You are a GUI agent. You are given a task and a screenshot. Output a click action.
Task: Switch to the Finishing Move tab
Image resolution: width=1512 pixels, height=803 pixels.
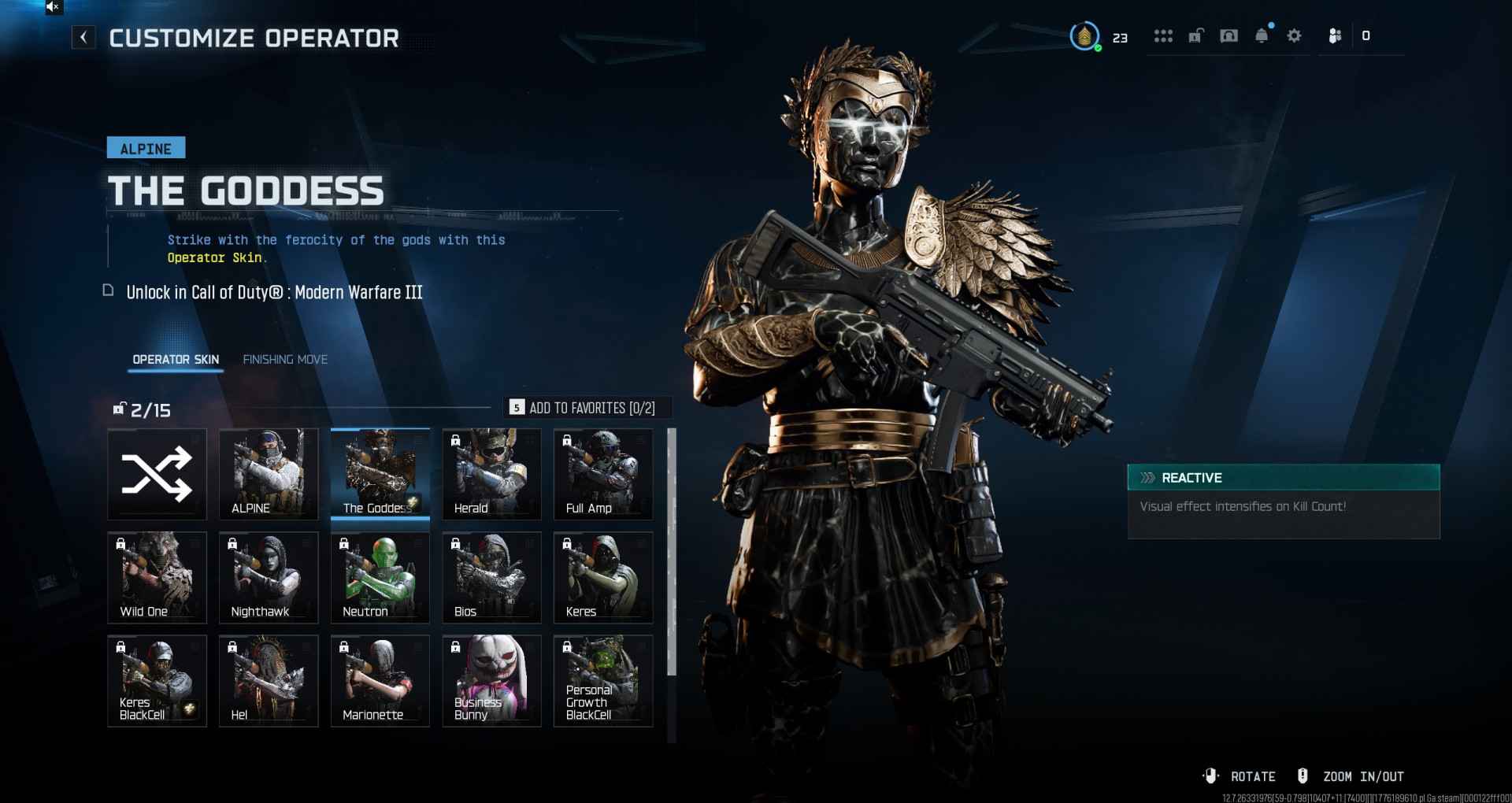(285, 359)
